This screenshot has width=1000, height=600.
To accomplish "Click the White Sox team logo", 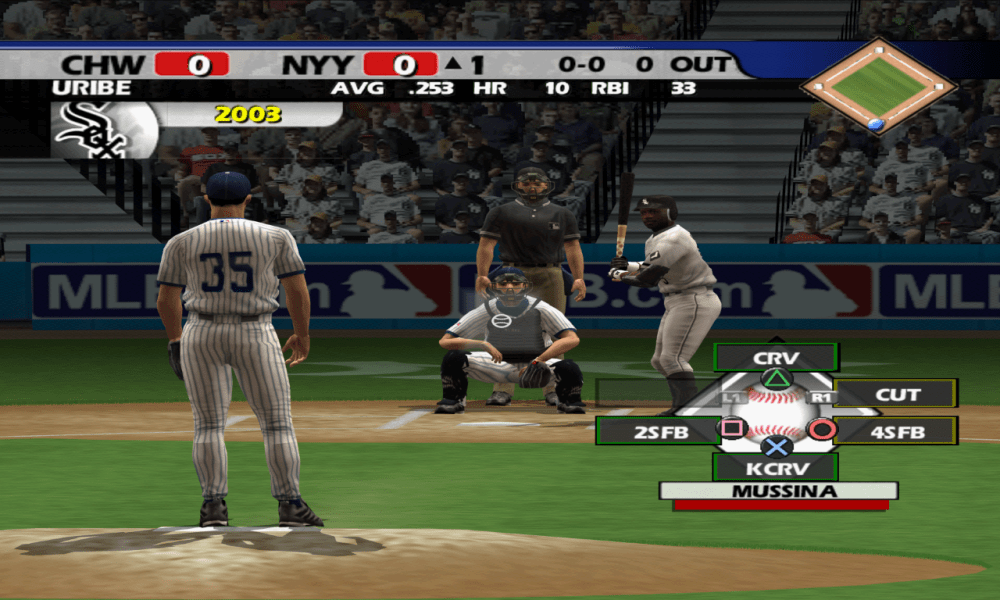I will click(x=90, y=131).
